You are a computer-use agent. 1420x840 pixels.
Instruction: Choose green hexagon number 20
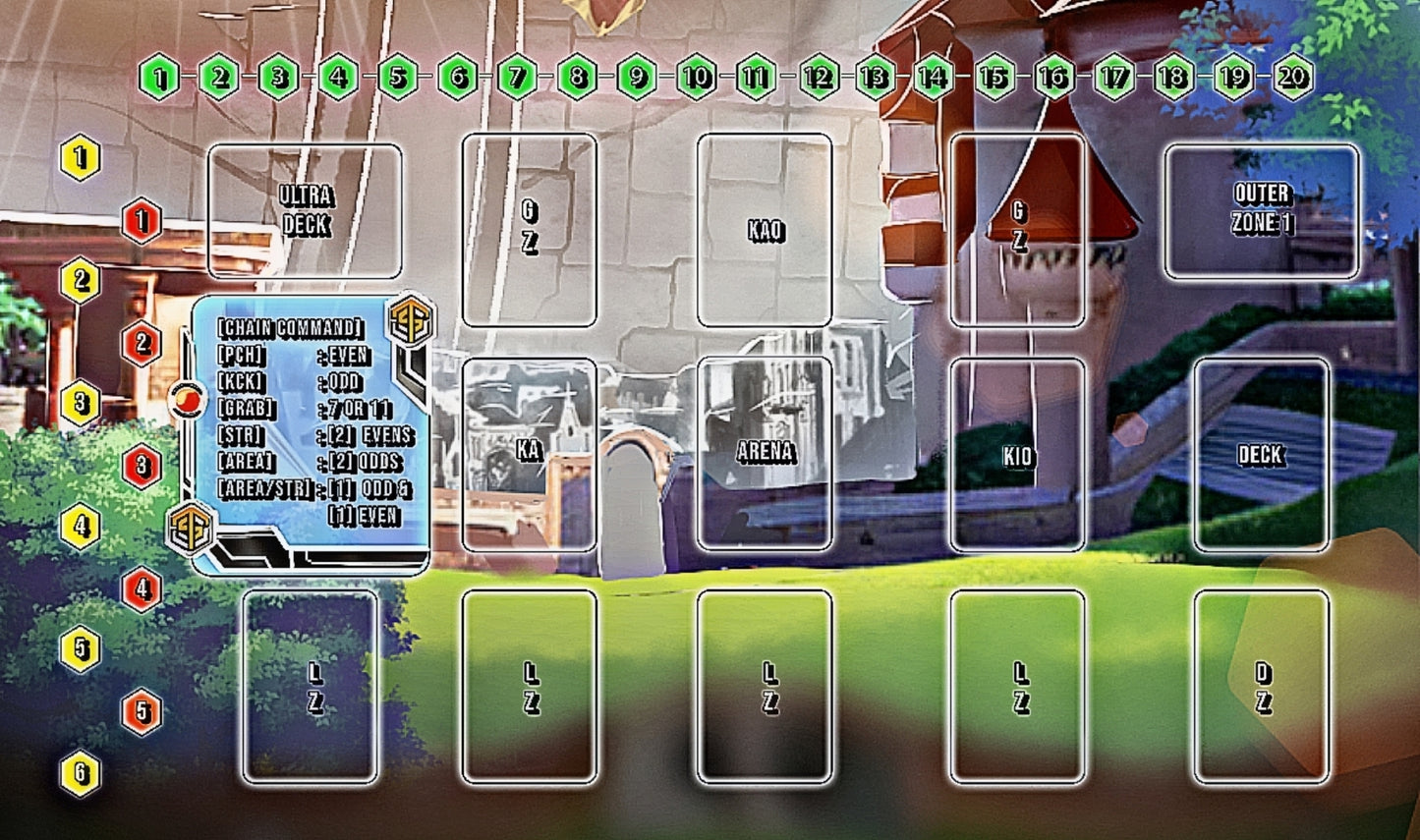click(x=1293, y=77)
